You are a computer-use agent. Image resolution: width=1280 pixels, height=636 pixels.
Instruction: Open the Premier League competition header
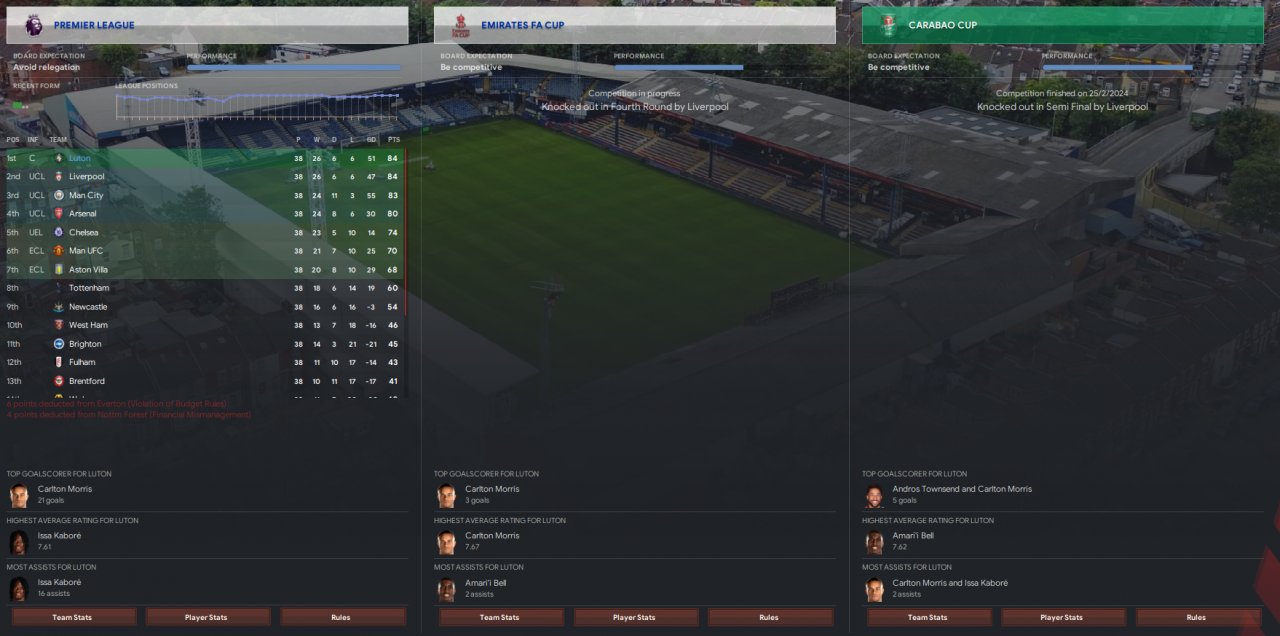(x=207, y=25)
